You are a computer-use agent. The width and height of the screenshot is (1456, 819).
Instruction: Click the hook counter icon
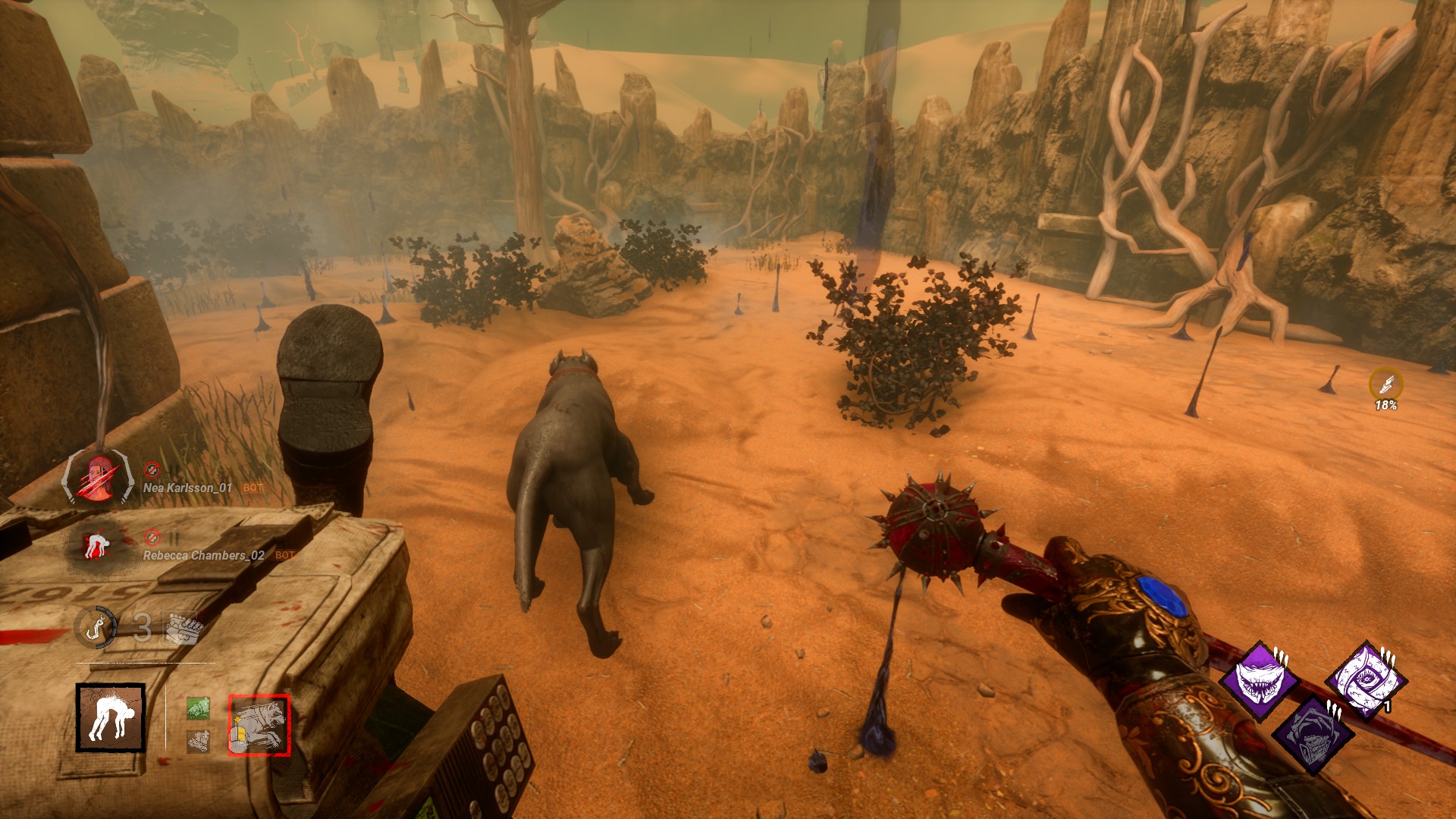point(96,627)
